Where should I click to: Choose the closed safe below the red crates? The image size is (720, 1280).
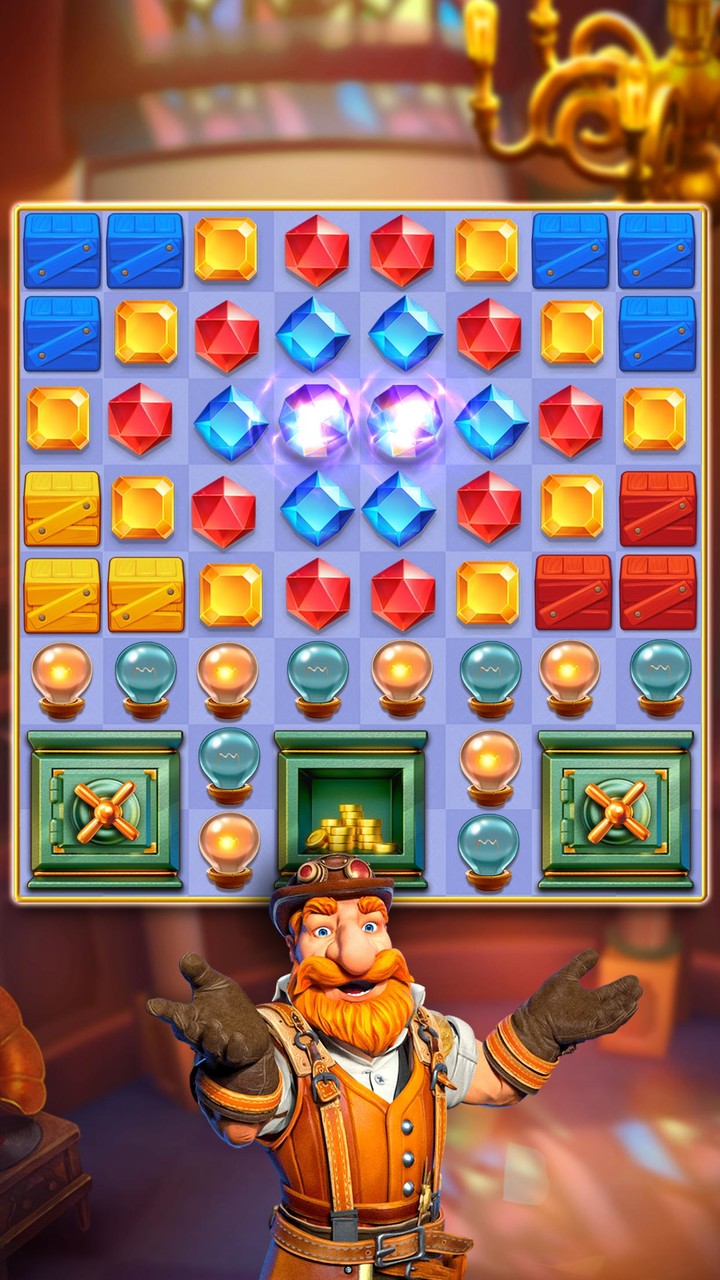(615, 810)
